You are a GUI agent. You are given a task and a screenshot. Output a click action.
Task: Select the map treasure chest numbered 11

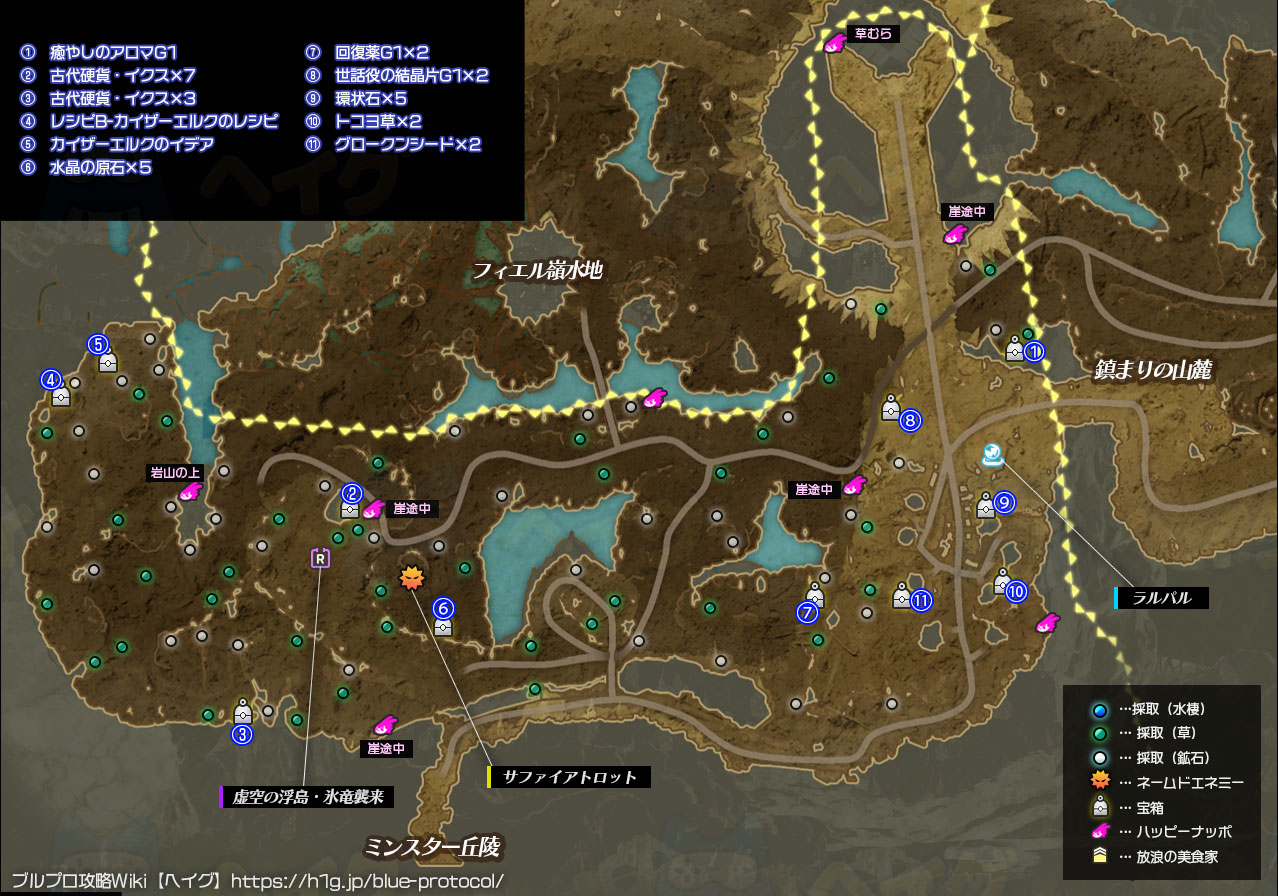tap(901, 596)
